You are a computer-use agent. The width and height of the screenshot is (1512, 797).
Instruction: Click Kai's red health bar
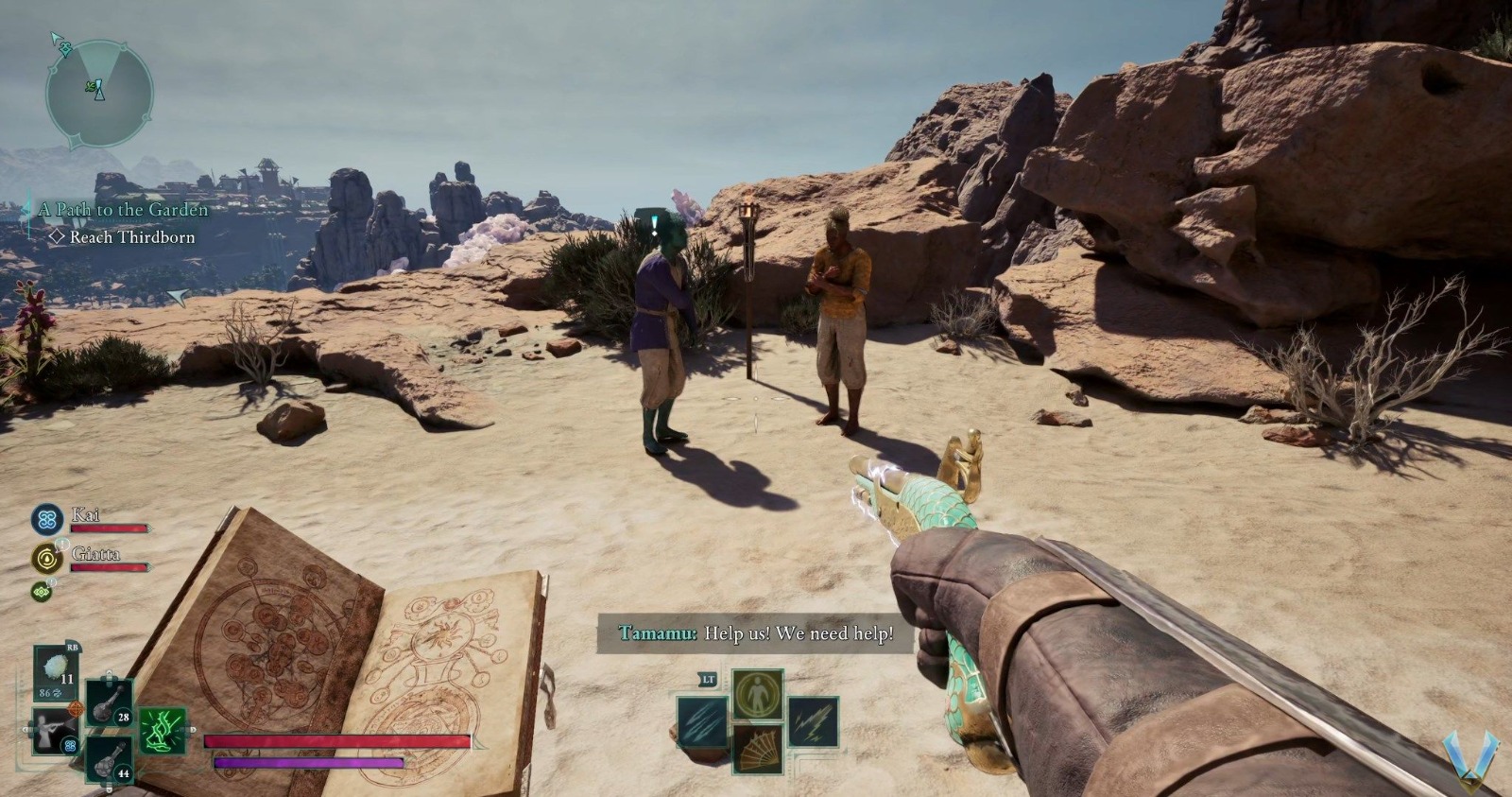(x=110, y=529)
